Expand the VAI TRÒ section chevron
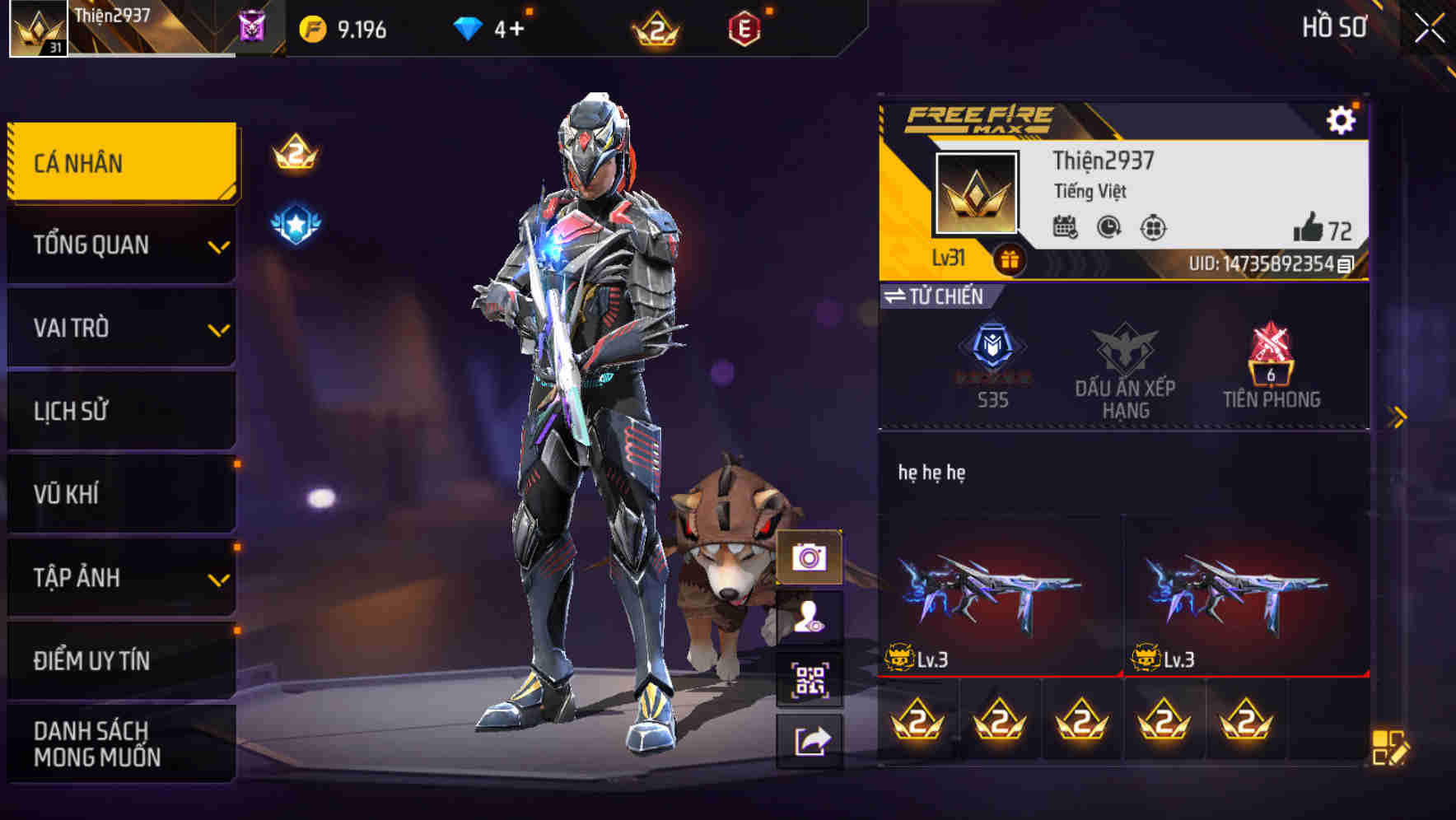 point(219,328)
